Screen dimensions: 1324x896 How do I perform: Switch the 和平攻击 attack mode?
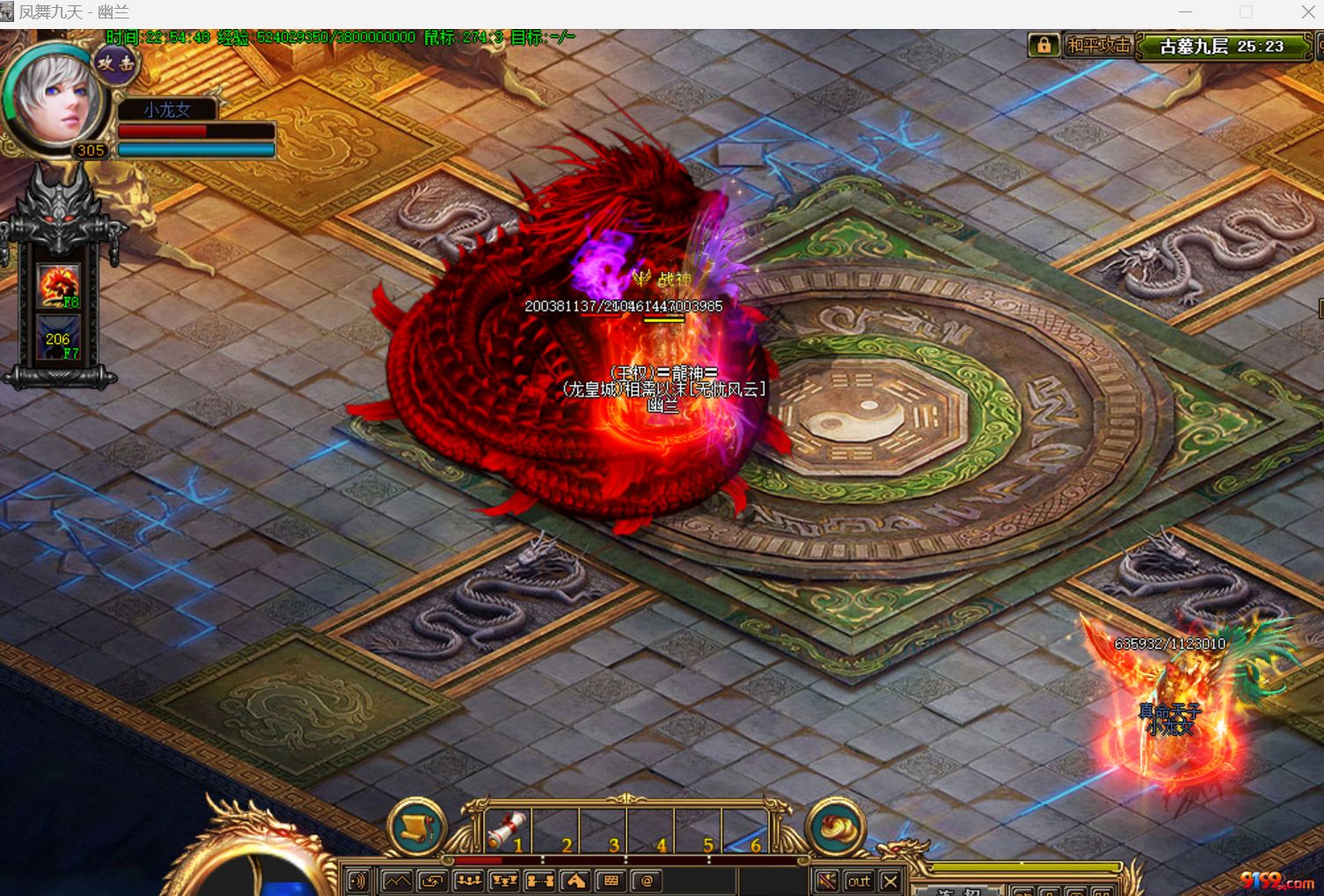click(x=1098, y=46)
